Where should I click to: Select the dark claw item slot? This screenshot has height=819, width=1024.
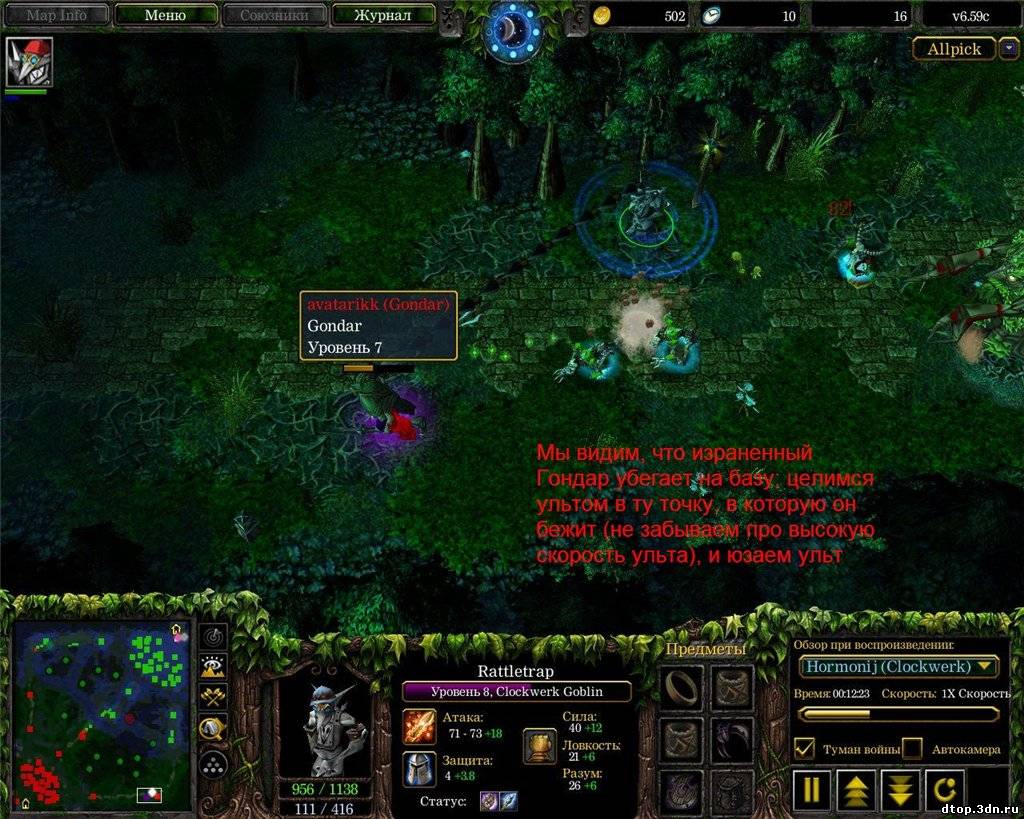(x=732, y=739)
